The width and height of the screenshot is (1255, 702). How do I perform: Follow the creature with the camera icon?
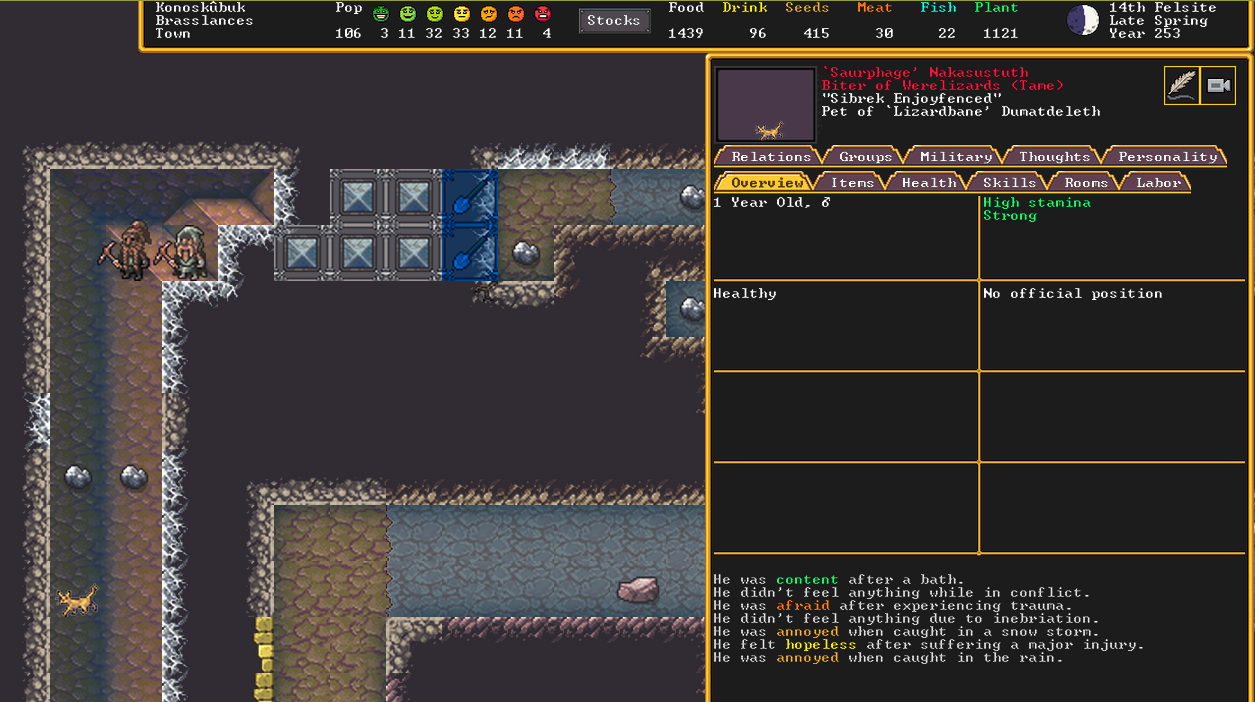(x=1218, y=86)
